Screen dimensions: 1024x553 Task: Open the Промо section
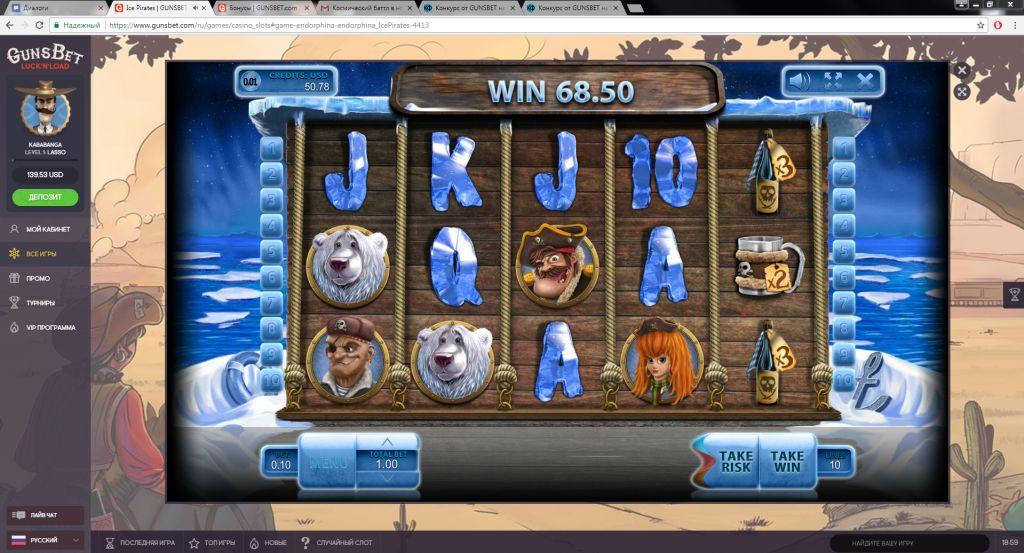click(38, 278)
